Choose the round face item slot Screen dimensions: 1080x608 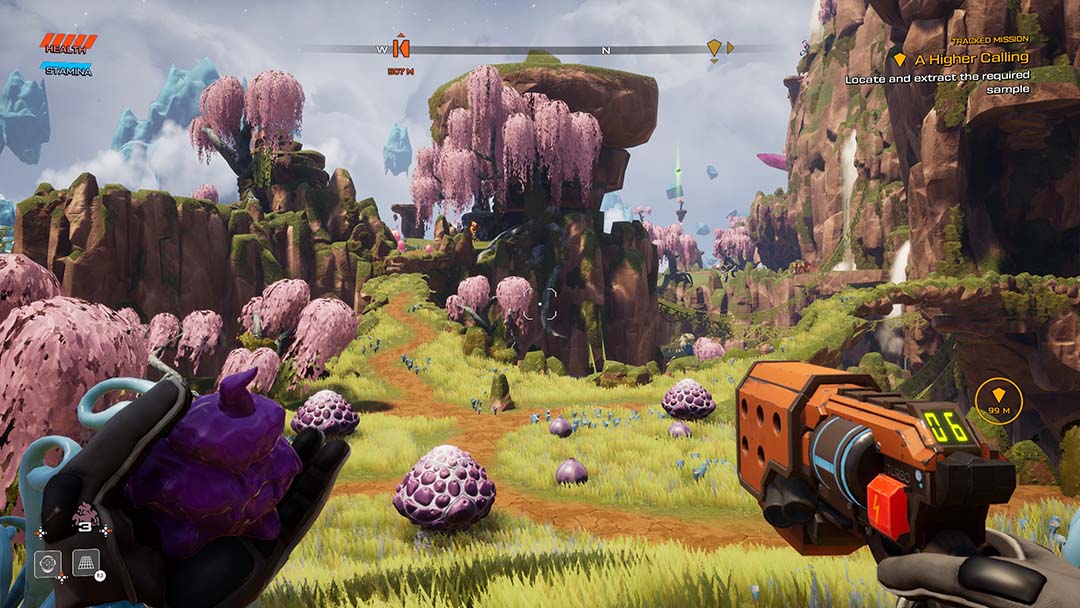(48, 564)
